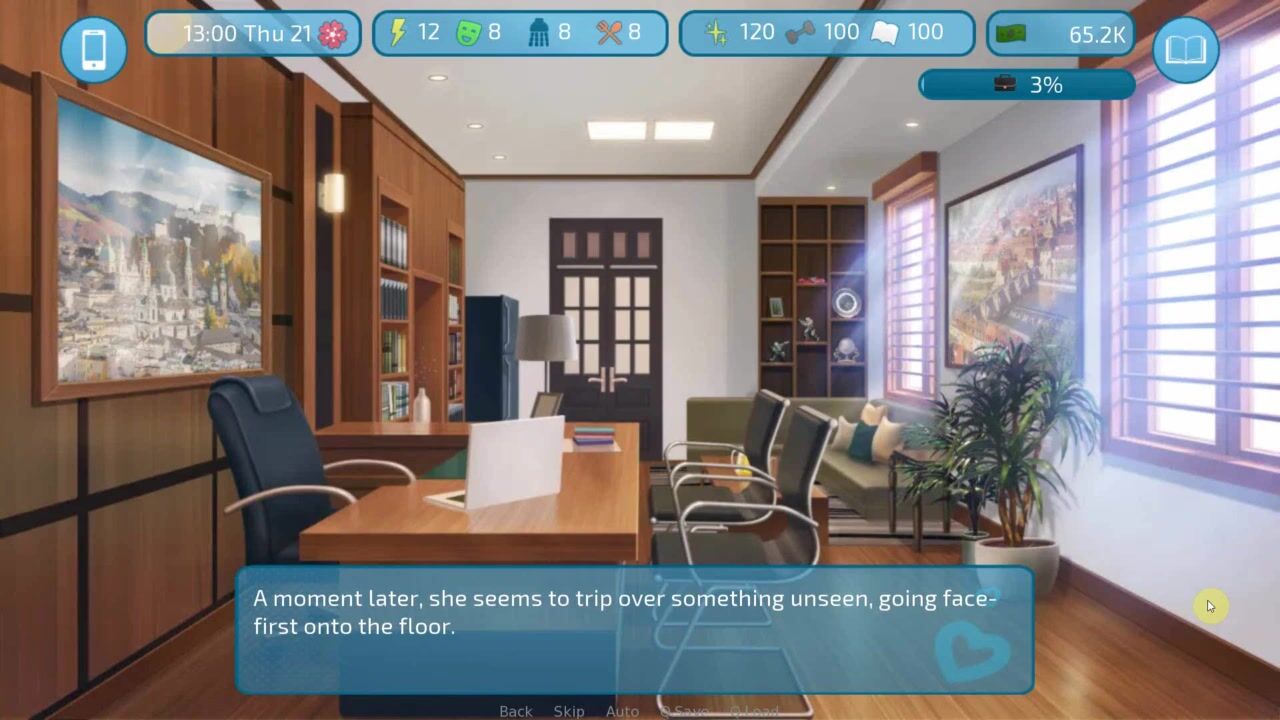Screen dimensions: 1280x720
Task: Click the dialogue box to continue
Action: point(634,630)
